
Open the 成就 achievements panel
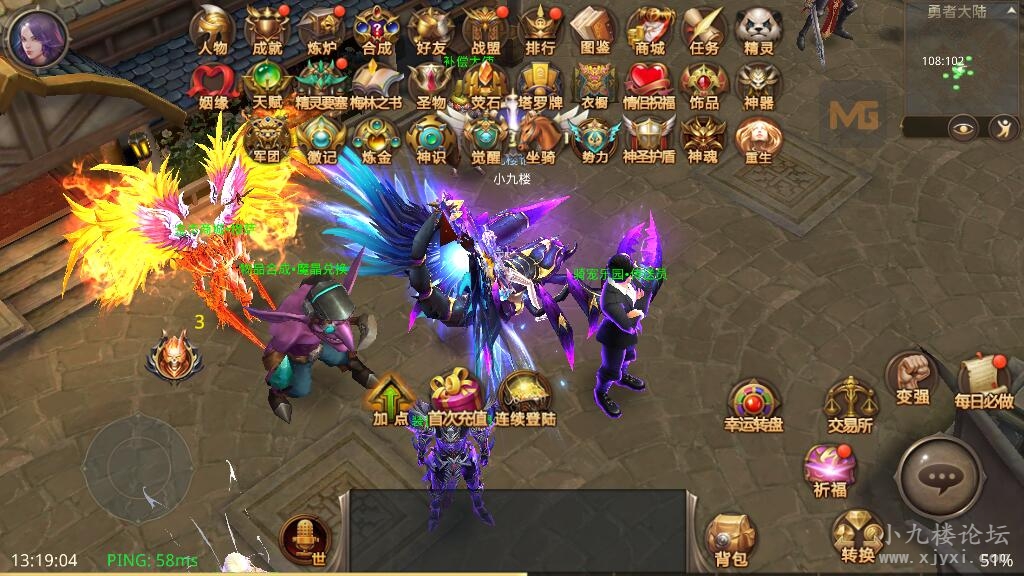point(267,28)
